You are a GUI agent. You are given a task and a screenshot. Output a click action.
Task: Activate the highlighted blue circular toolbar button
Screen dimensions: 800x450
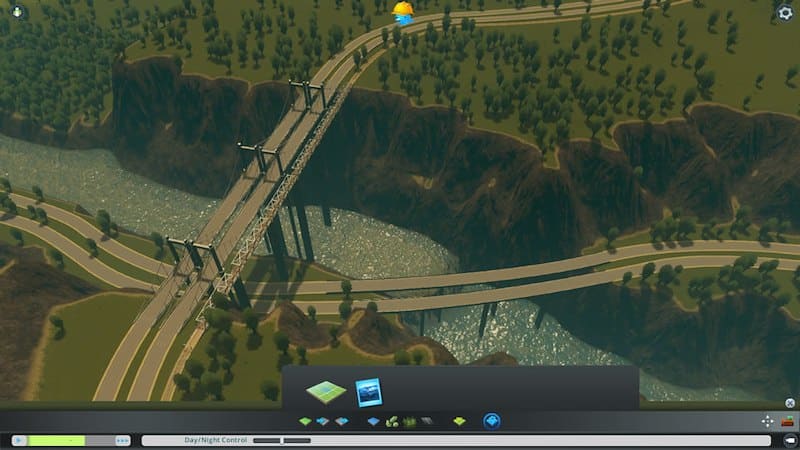[x=491, y=422]
